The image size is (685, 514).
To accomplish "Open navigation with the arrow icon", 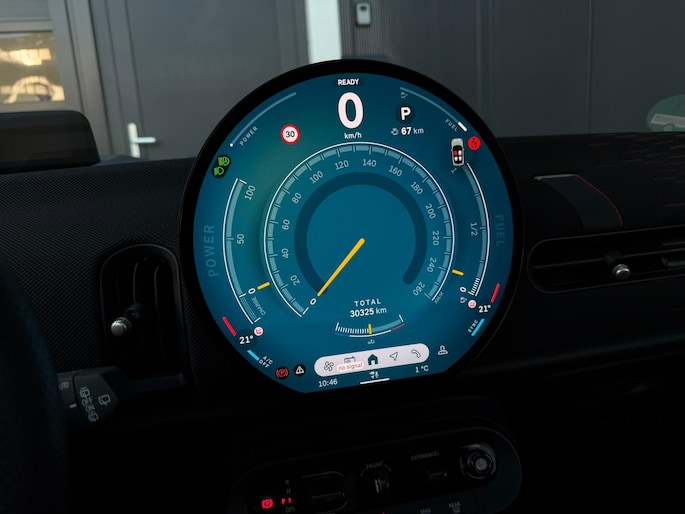I will pos(394,357).
